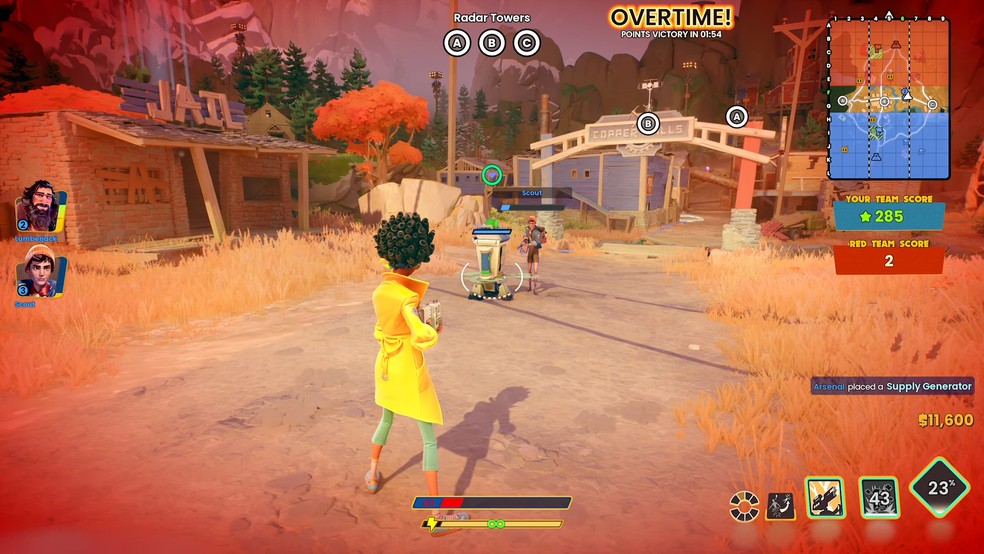Click the Supply Generator kill-feed notification
Image resolution: width=984 pixels, height=554 pixels.
click(x=892, y=386)
